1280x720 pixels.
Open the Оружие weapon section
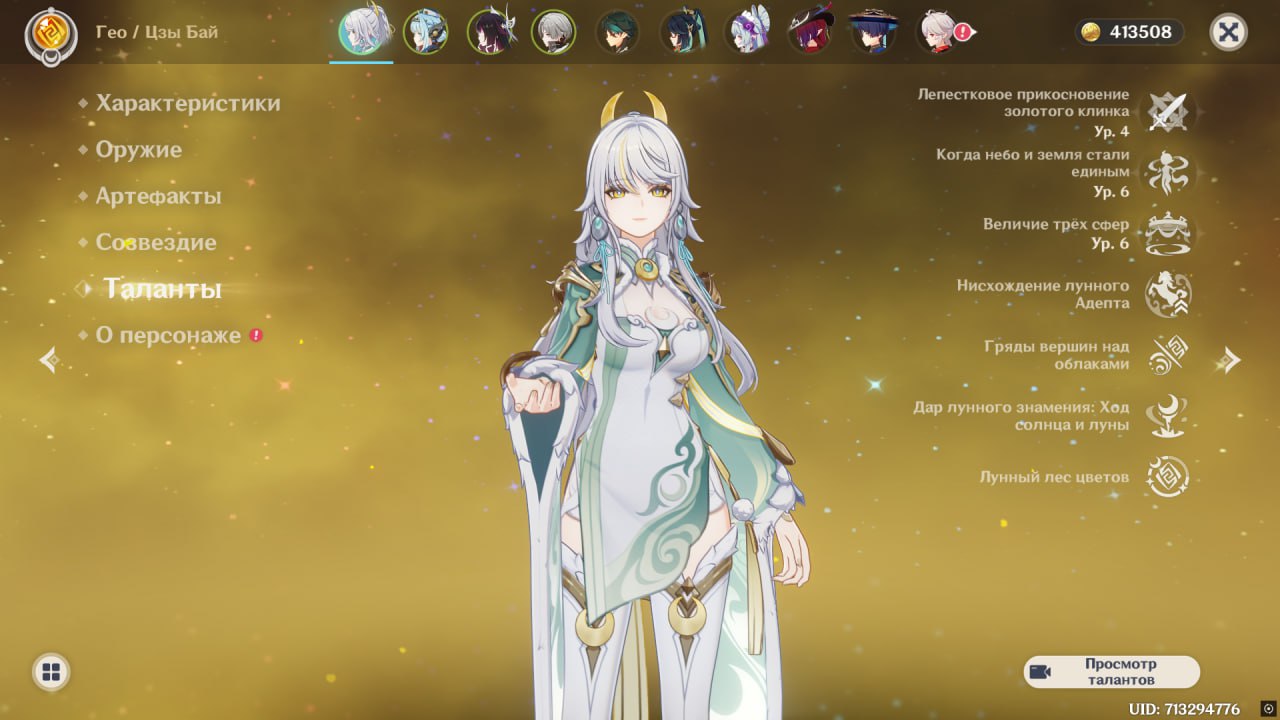139,150
